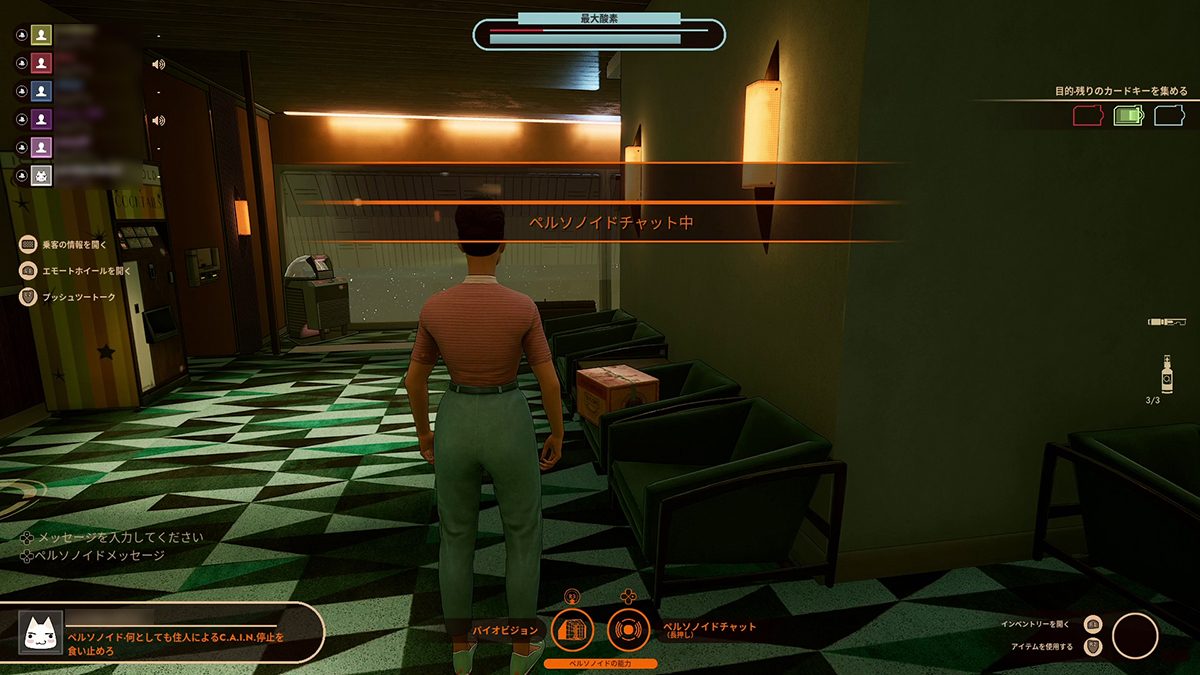Click the speaker icon beside the red player
Screen dimensions: 1200x675
[158, 64]
